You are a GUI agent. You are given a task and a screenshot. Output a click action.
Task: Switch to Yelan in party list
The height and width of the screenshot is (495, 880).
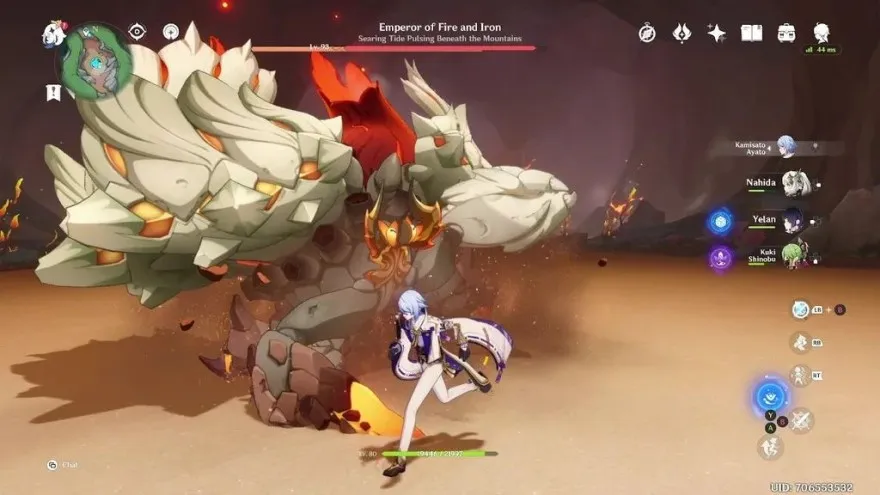click(x=795, y=220)
